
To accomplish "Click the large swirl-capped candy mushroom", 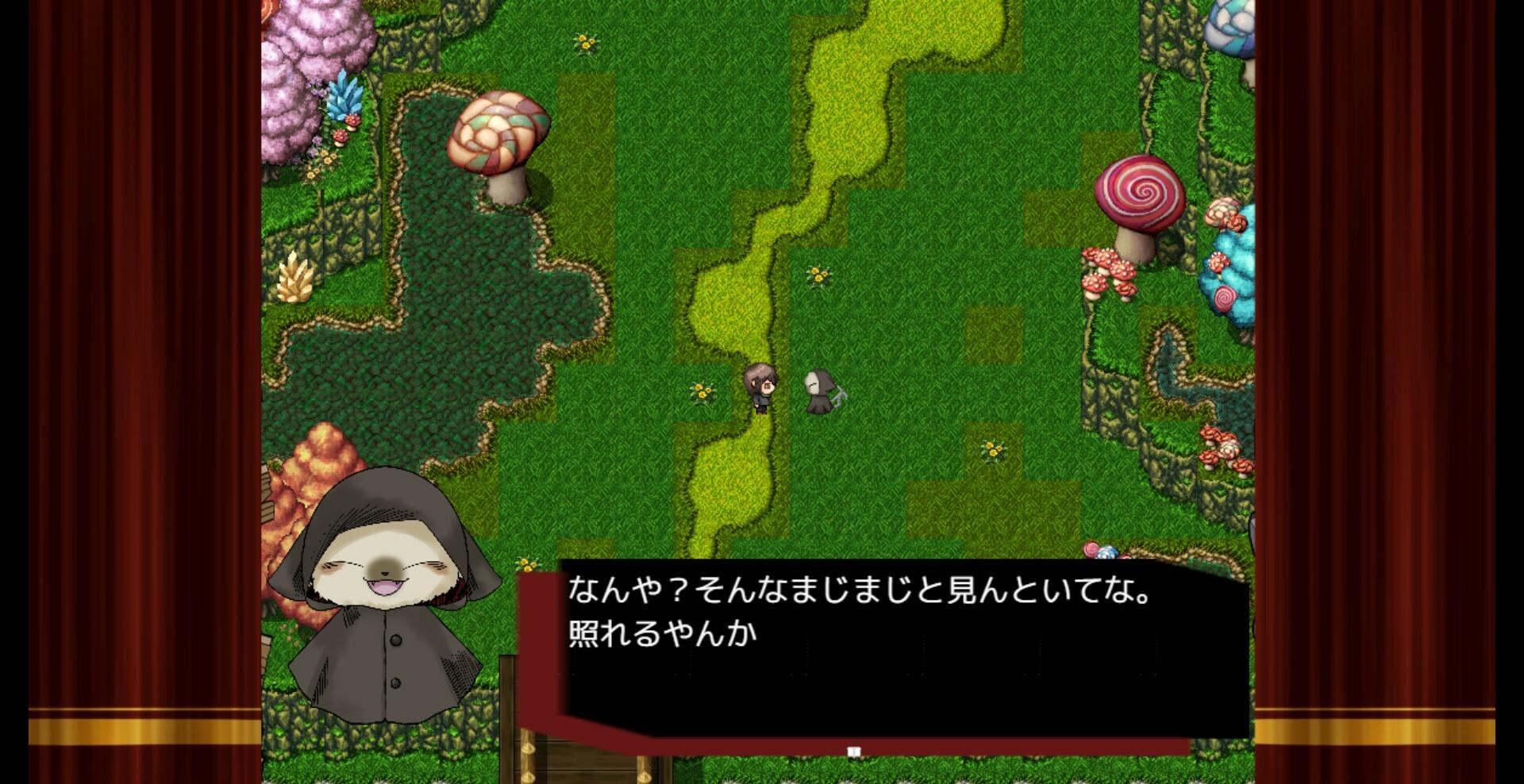I will click(x=1141, y=190).
